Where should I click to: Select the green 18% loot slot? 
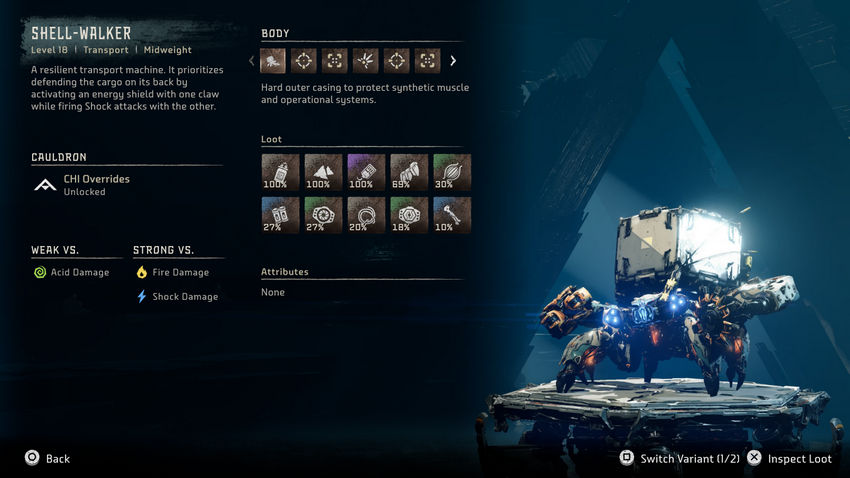[x=408, y=215]
